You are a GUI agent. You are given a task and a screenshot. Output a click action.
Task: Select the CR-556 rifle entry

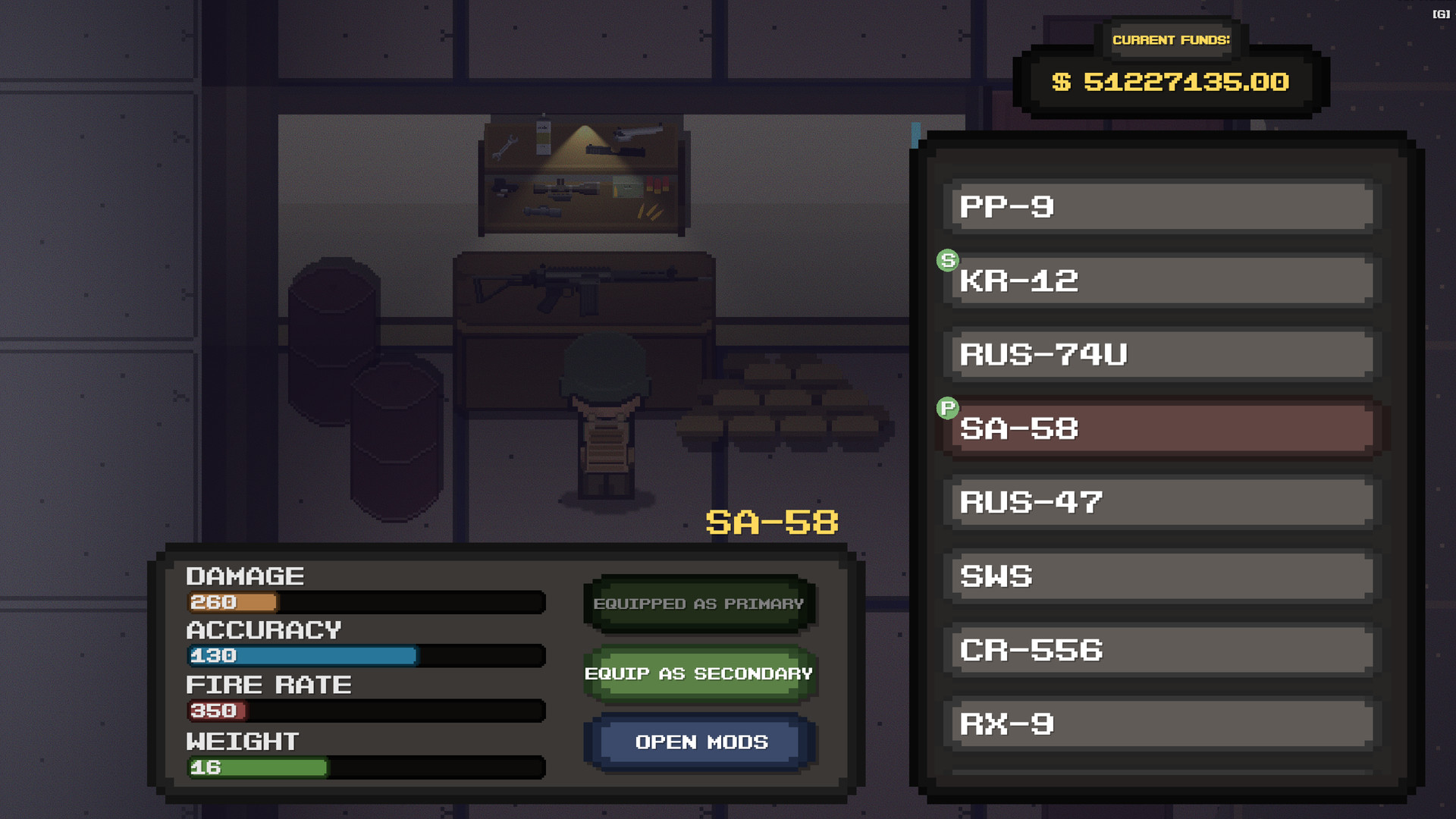coord(1159,650)
